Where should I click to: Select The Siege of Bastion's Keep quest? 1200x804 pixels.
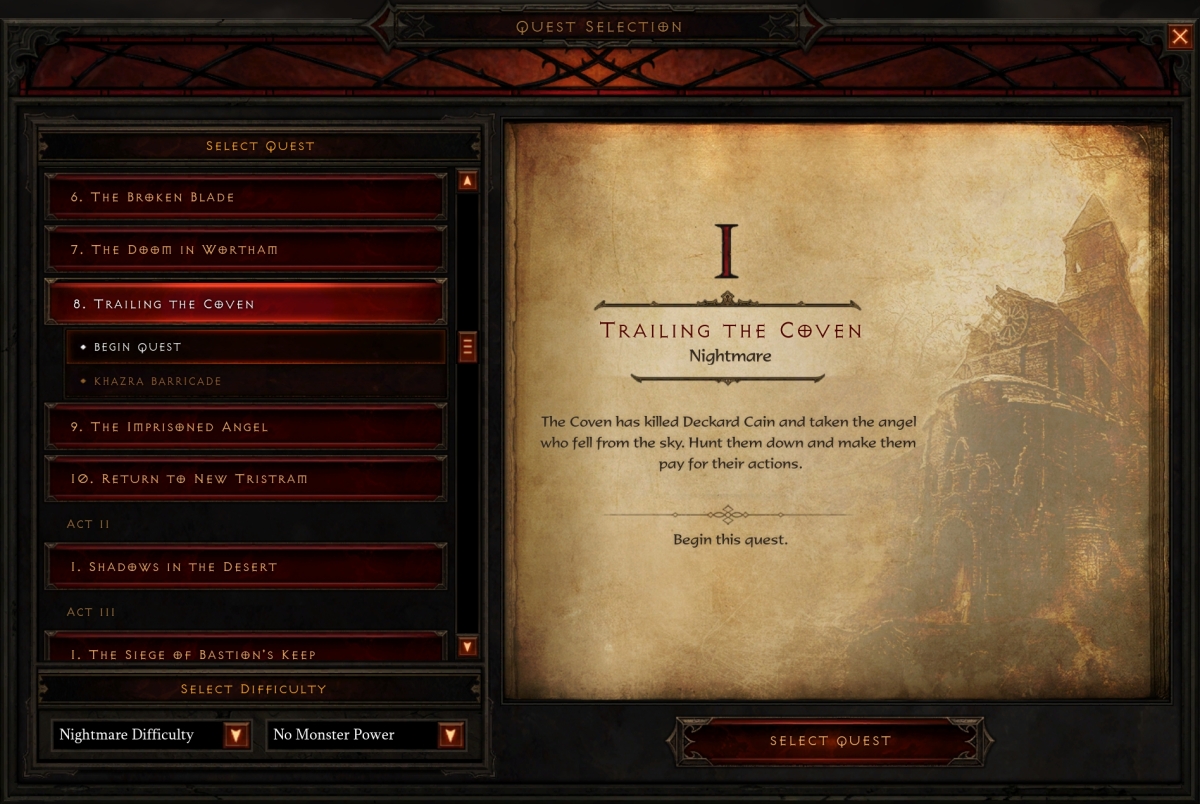pyautogui.click(x=245, y=651)
